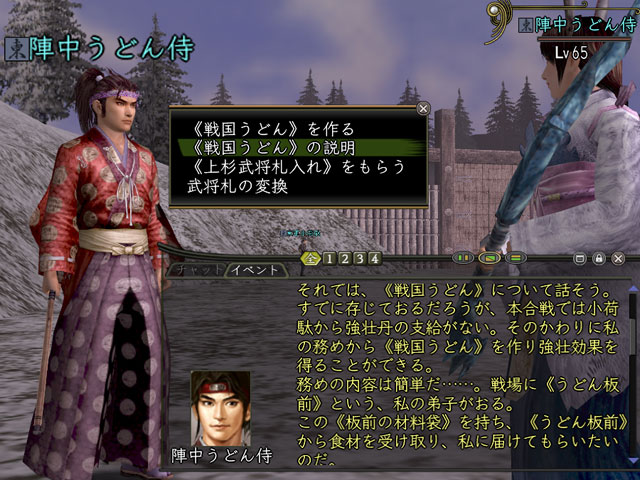The image size is (640, 480).
Task: Switch to chat channel 2
Action: [x=343, y=259]
